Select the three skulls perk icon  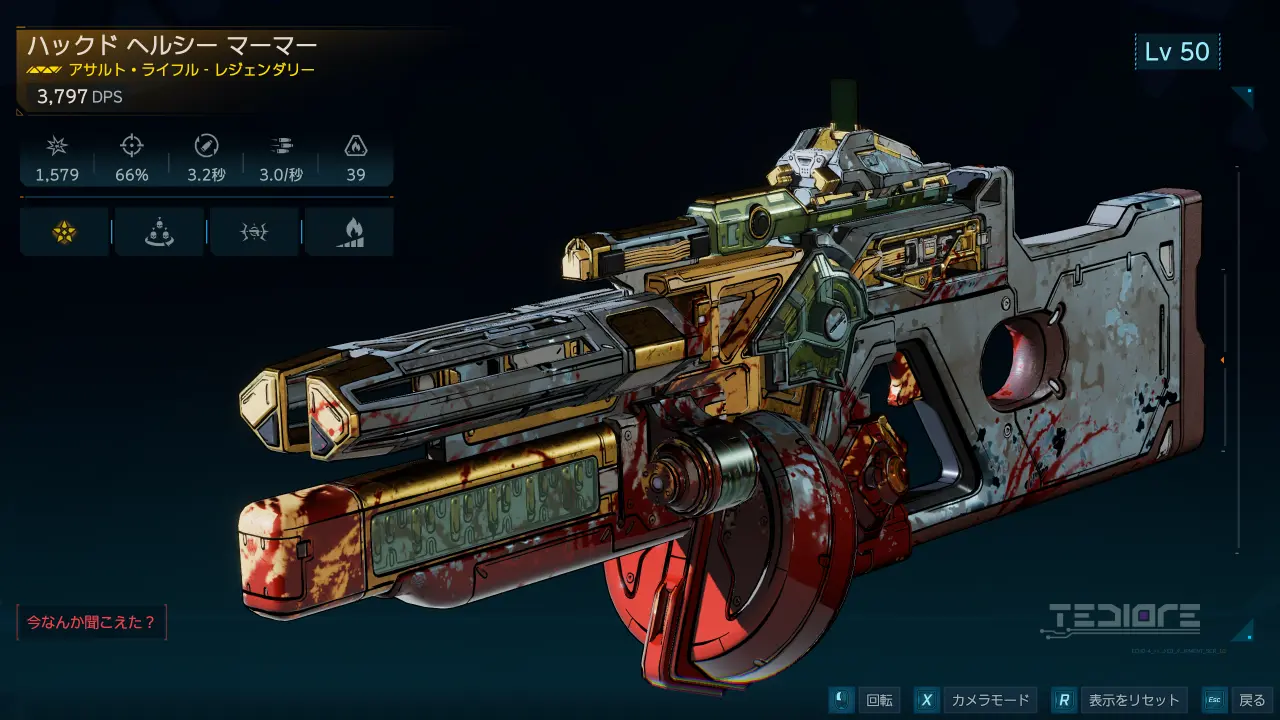click(x=158, y=232)
